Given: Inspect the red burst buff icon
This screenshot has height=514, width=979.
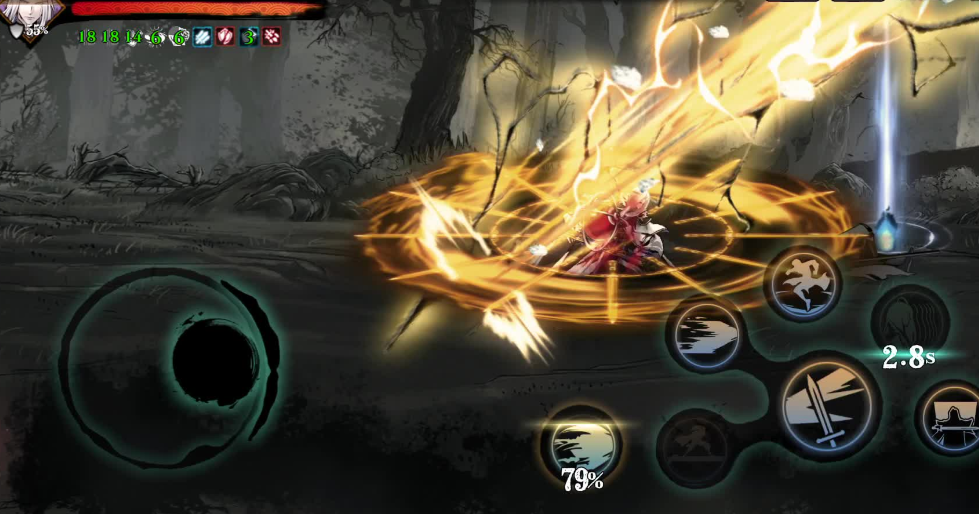Looking at the screenshot, I should click(271, 37).
